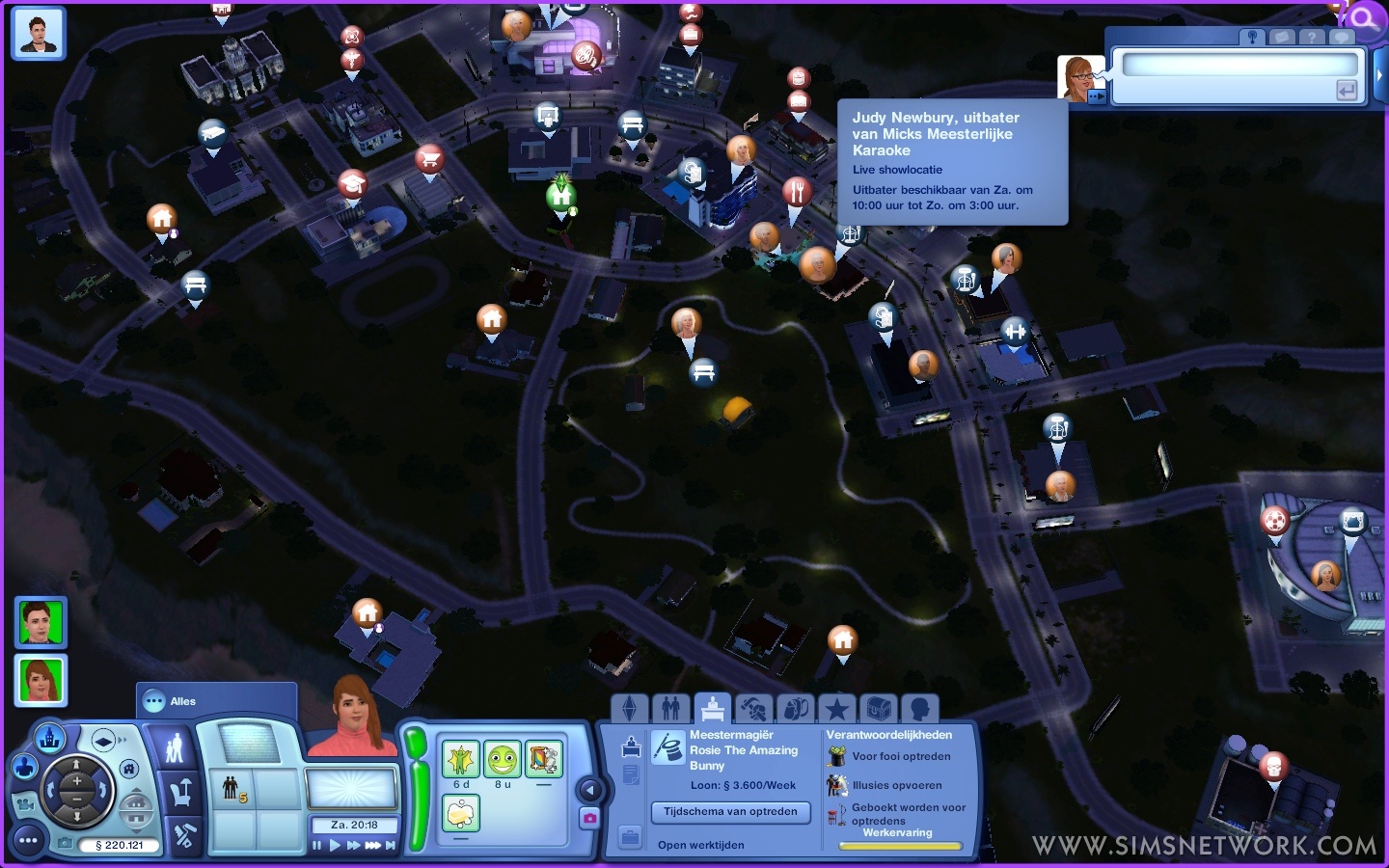1389x868 pixels.
Task: Switch to the Simology plumbob tab
Action: tap(630, 710)
